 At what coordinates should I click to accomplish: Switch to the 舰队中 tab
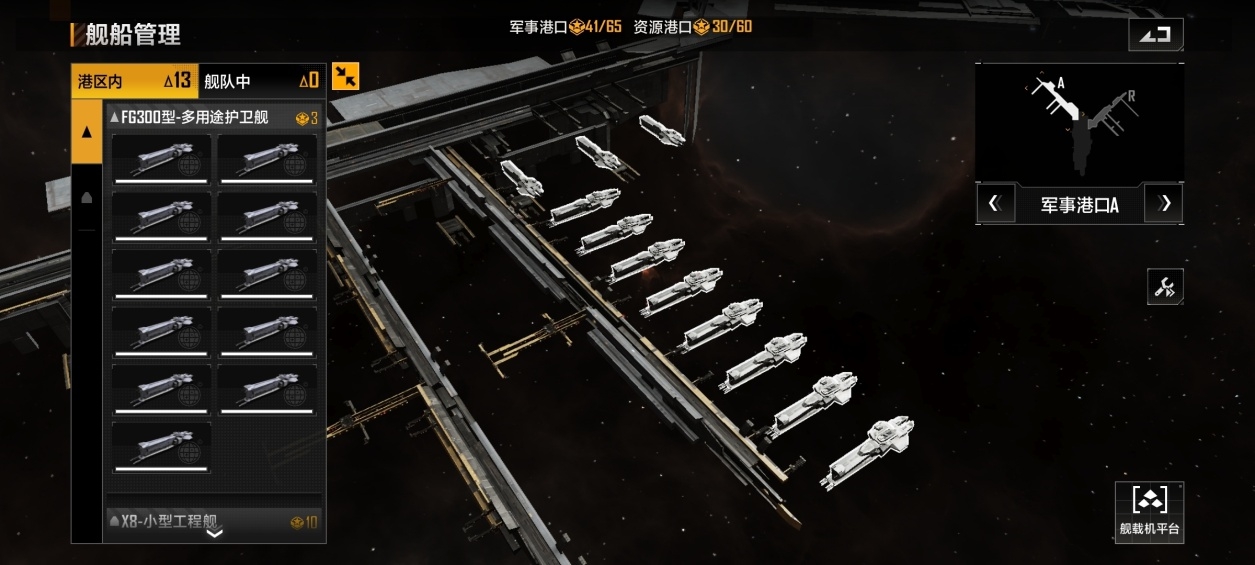(x=261, y=81)
